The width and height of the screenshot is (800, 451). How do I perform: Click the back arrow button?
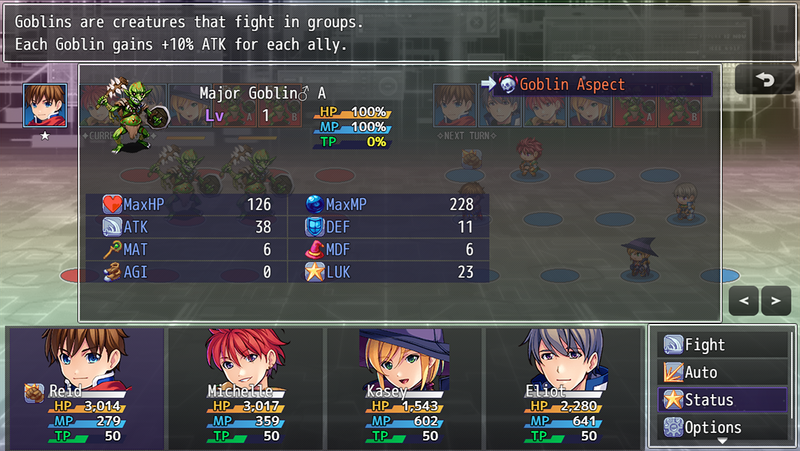[x=765, y=80]
